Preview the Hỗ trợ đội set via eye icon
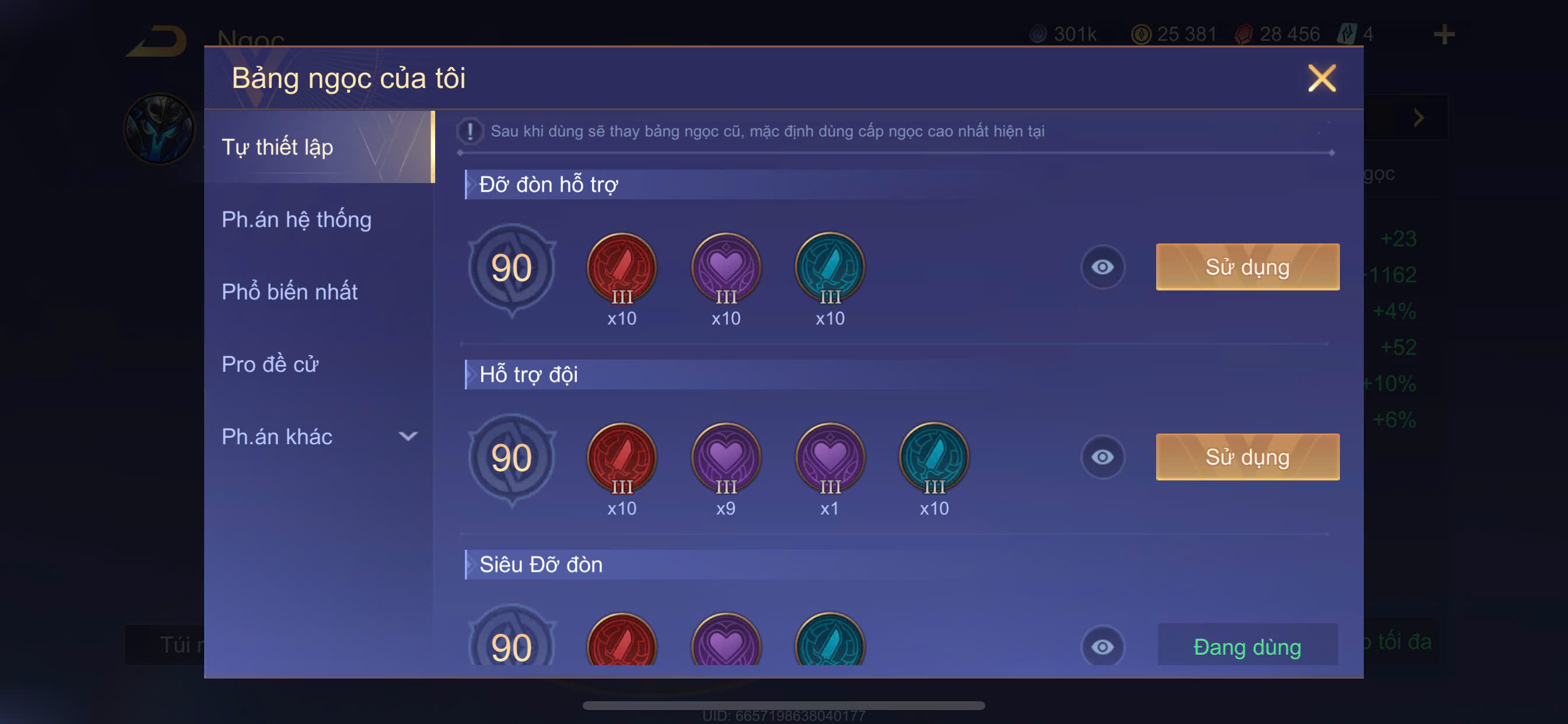The image size is (1568, 724). tap(1102, 457)
